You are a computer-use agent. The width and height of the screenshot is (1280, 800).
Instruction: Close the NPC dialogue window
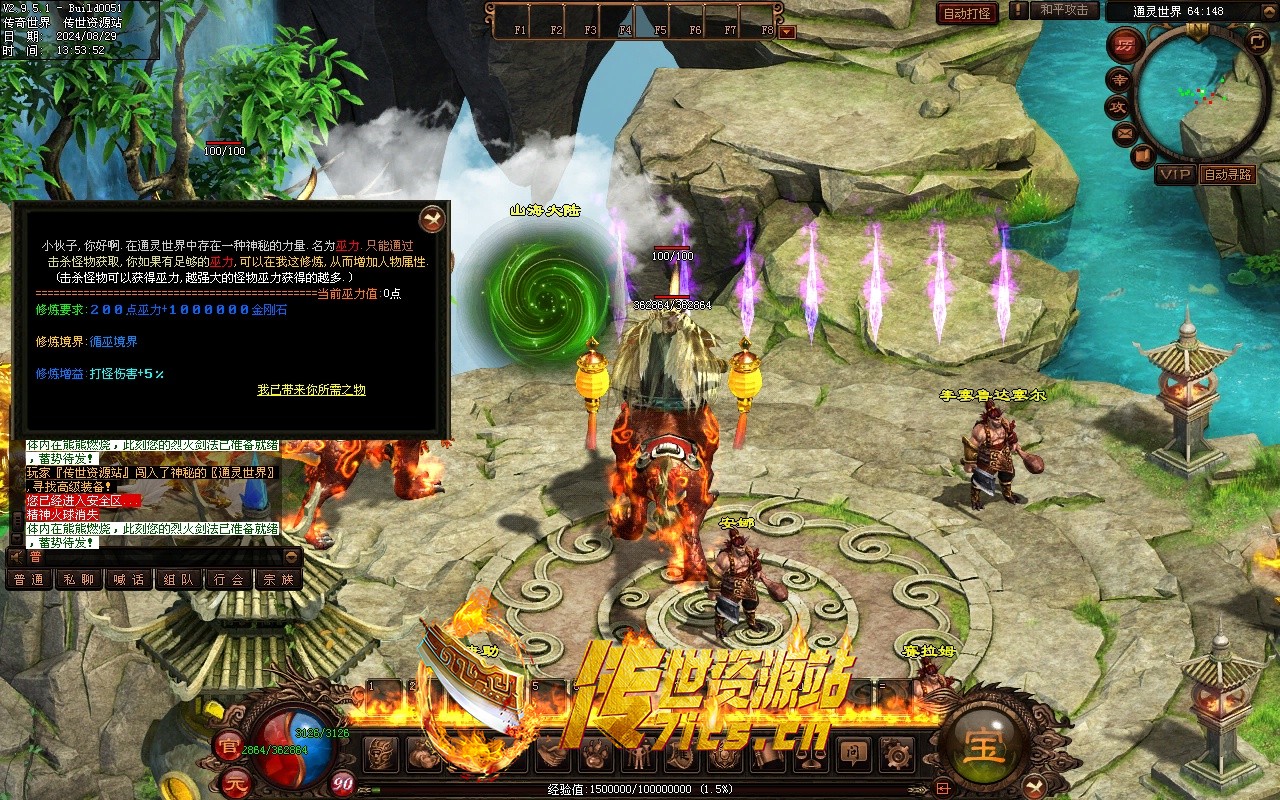432,218
